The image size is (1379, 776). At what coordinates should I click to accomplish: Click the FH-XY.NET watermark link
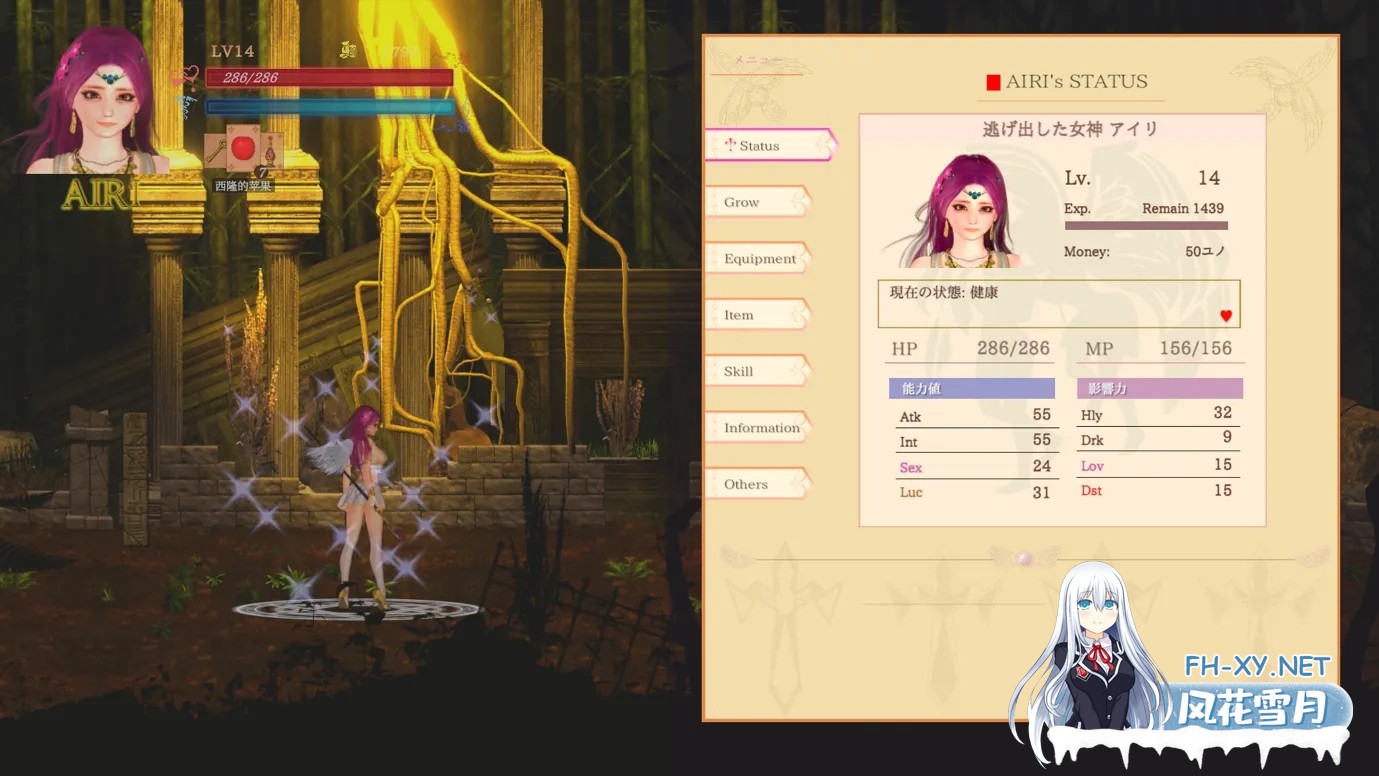[x=1257, y=667]
